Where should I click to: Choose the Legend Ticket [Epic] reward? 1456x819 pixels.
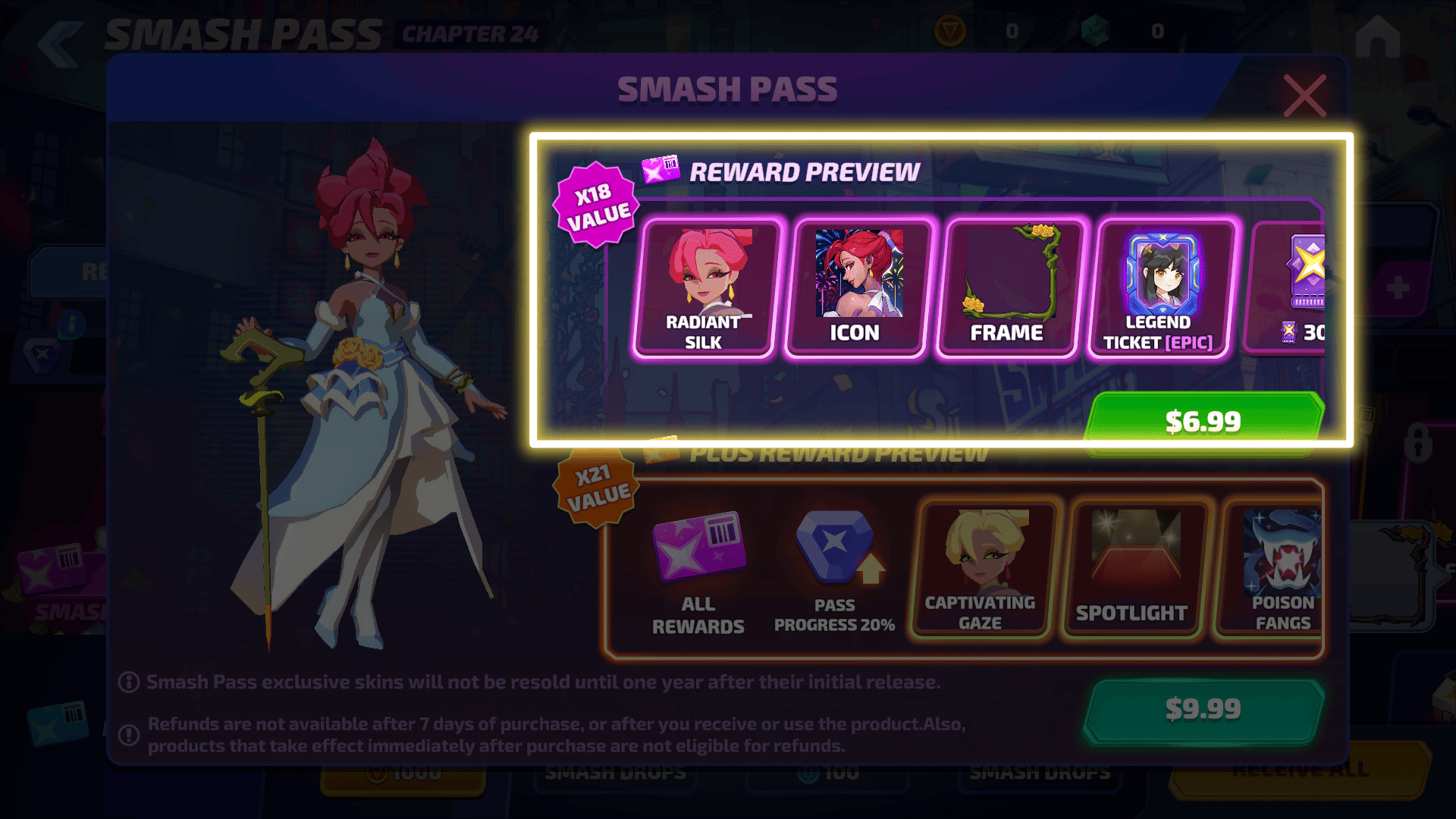point(1160,288)
